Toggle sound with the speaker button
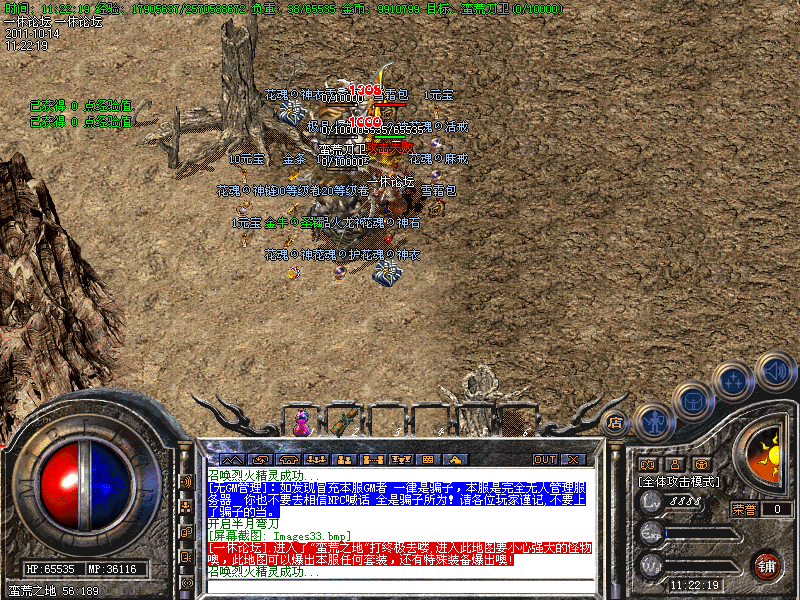 point(775,371)
